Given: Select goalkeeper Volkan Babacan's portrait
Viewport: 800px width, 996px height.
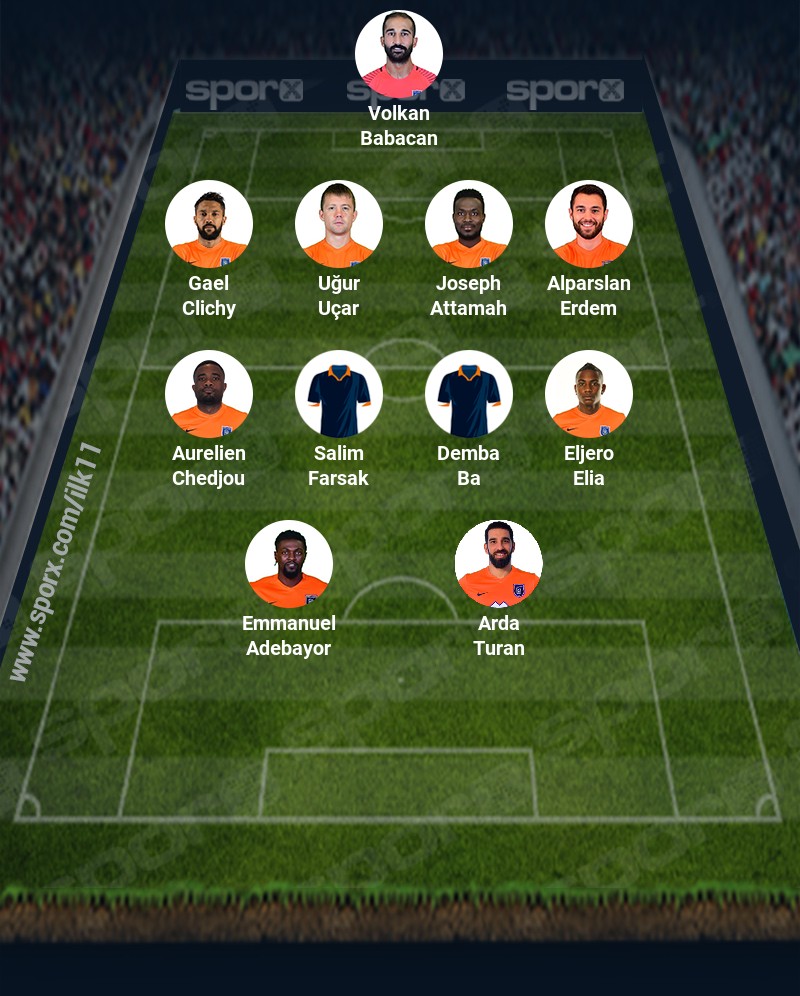Looking at the screenshot, I should coord(398,55).
